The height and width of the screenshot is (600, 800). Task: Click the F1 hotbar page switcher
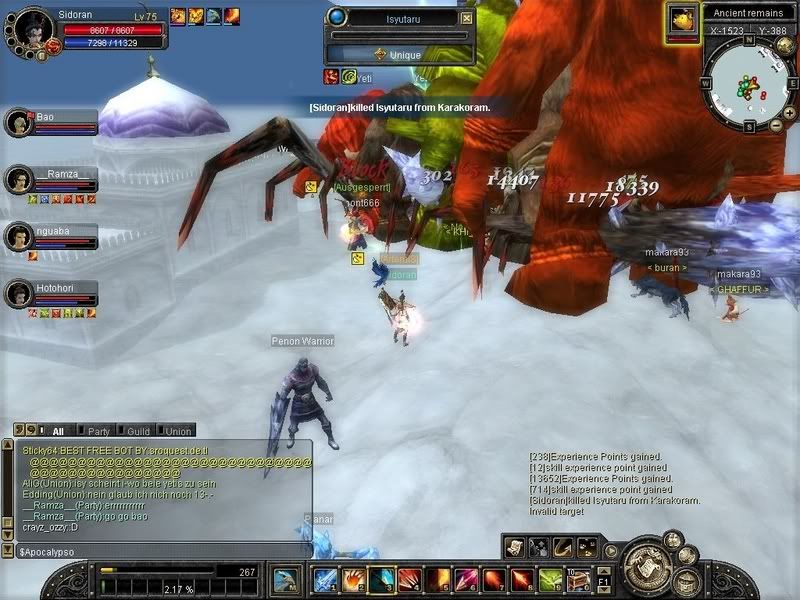pyautogui.click(x=603, y=580)
